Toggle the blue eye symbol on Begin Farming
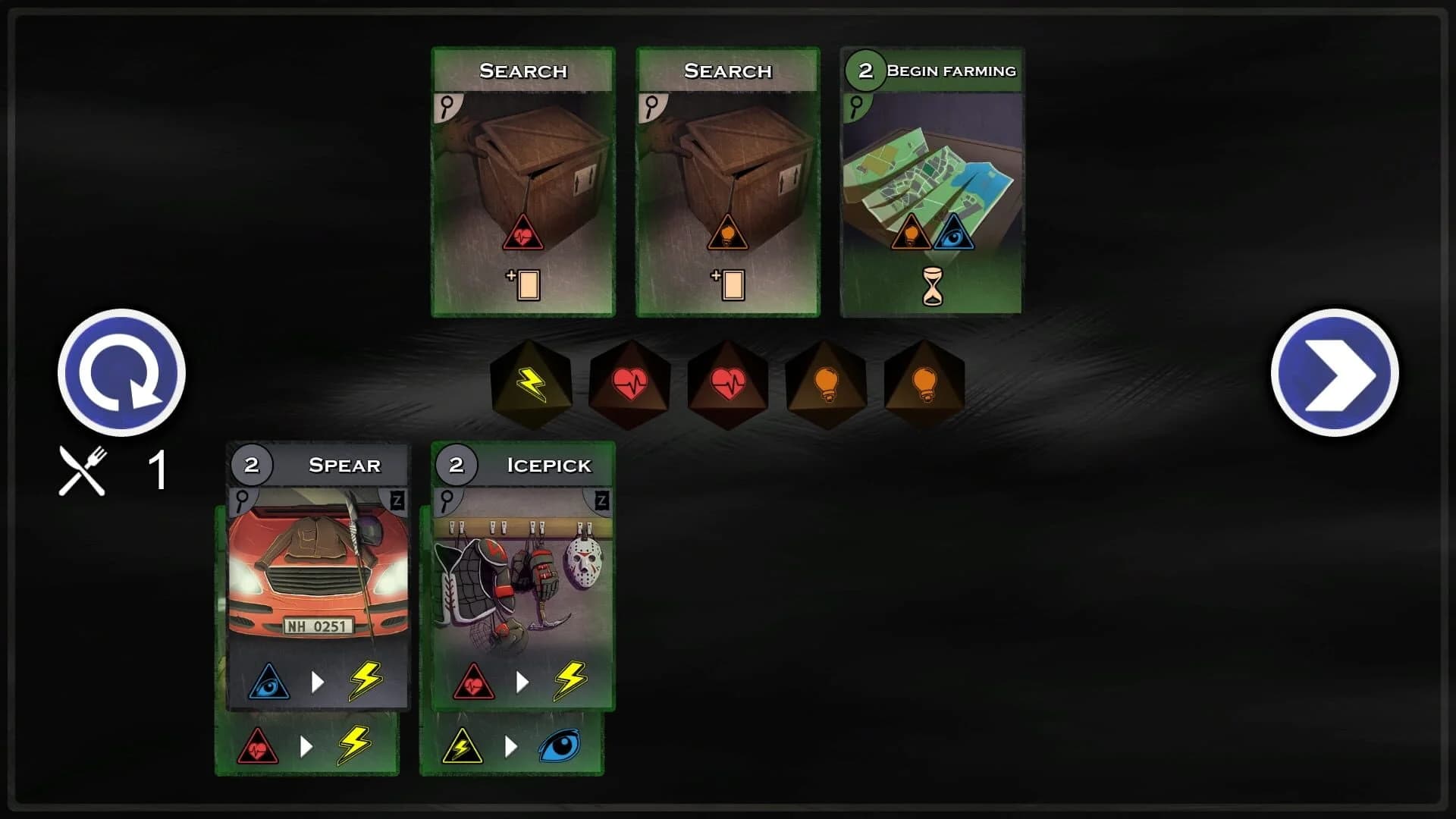 tap(955, 235)
